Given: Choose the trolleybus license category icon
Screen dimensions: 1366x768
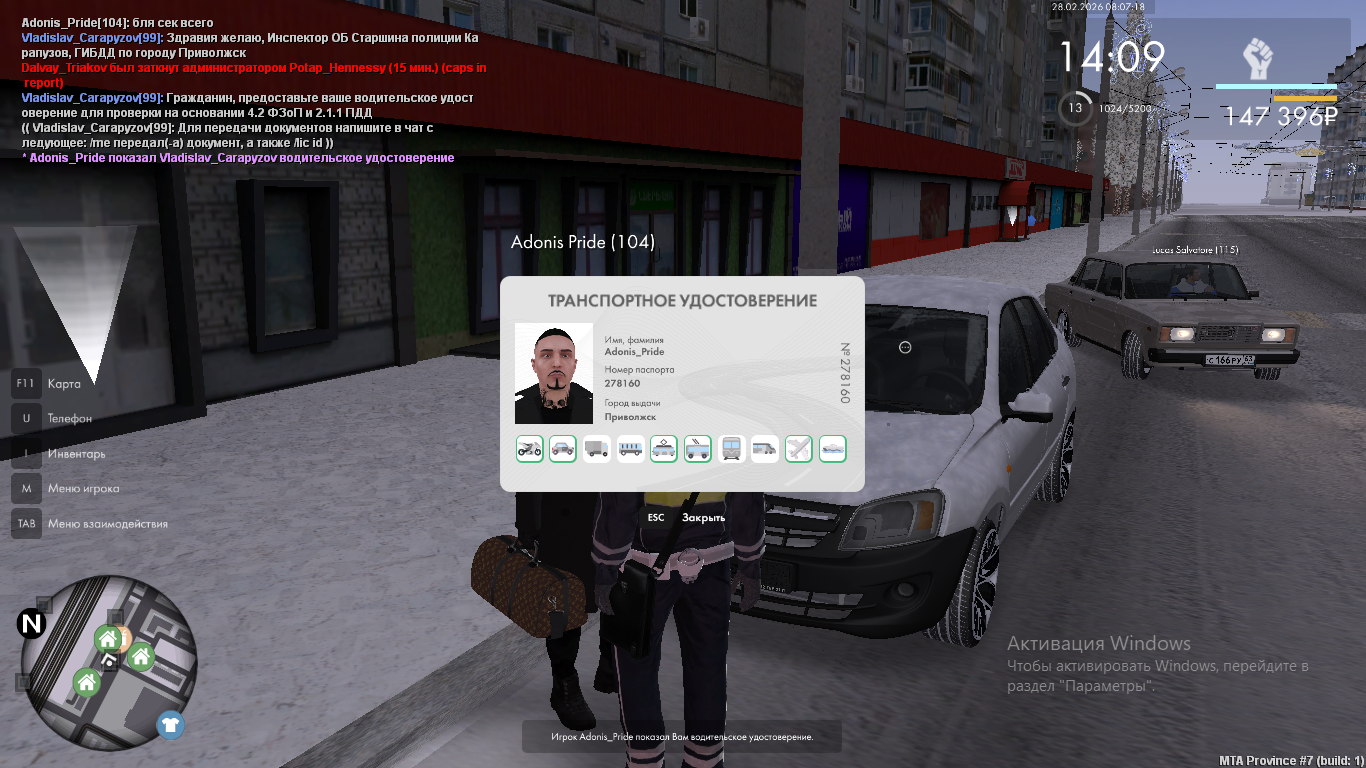Looking at the screenshot, I should click(698, 449).
